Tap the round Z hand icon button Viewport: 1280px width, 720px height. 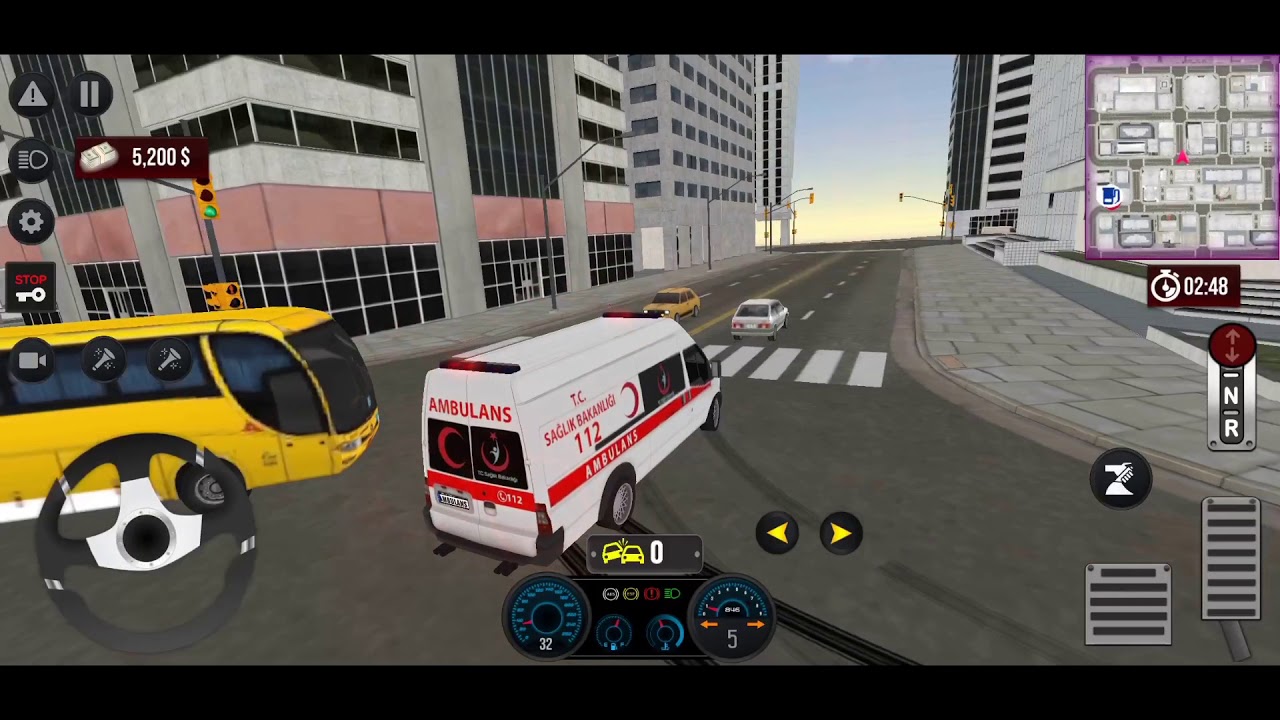(1120, 480)
